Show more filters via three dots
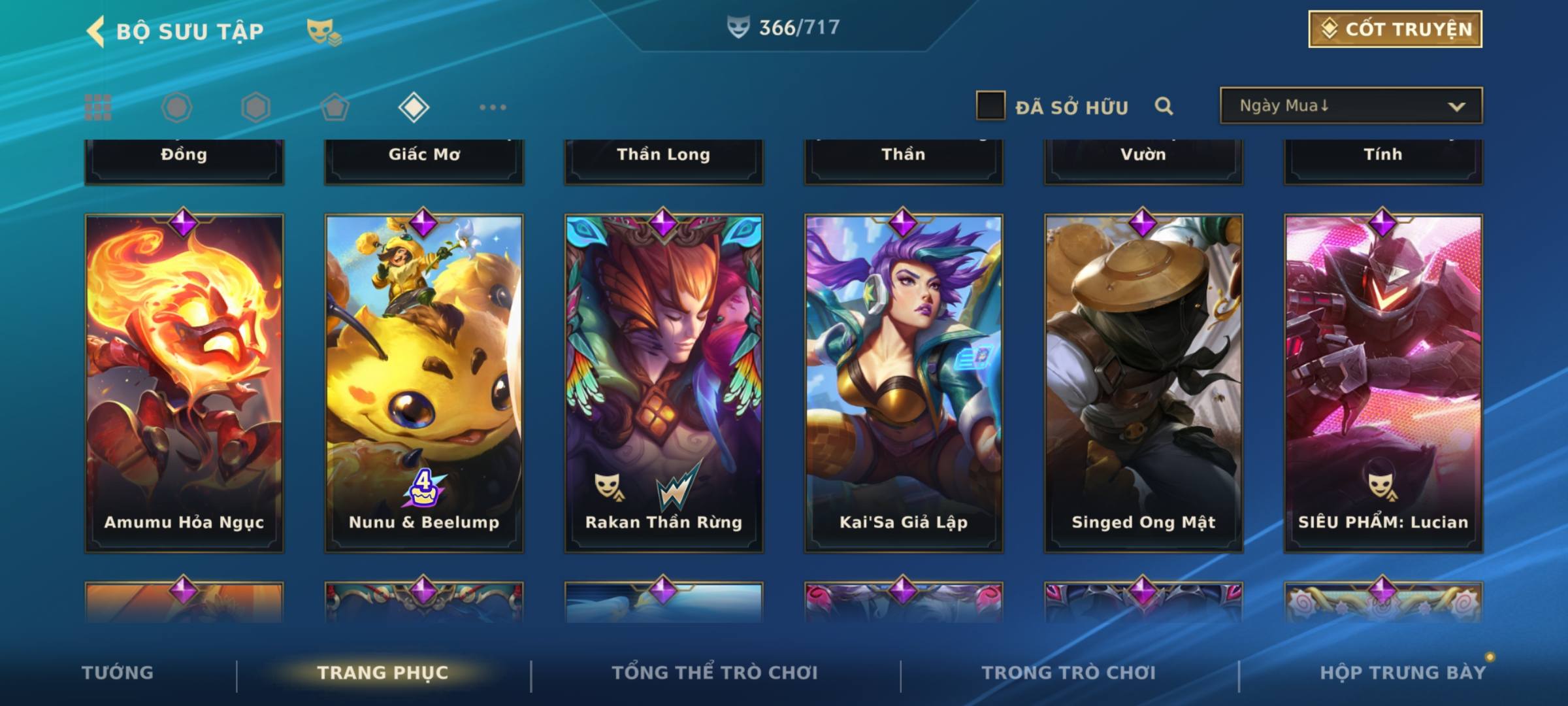Viewport: 1568px width, 706px height. (x=493, y=107)
